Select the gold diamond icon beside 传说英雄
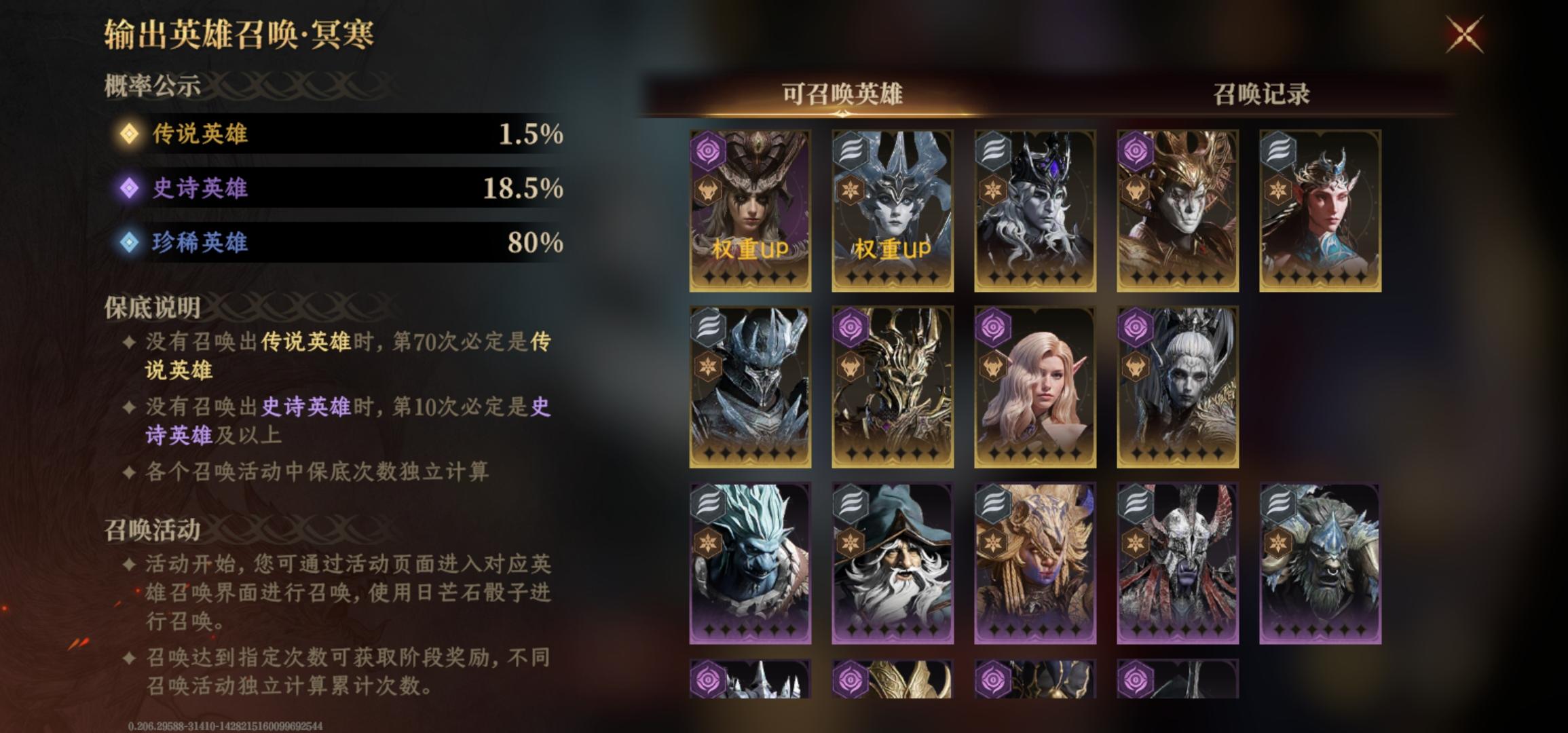 click(x=129, y=134)
